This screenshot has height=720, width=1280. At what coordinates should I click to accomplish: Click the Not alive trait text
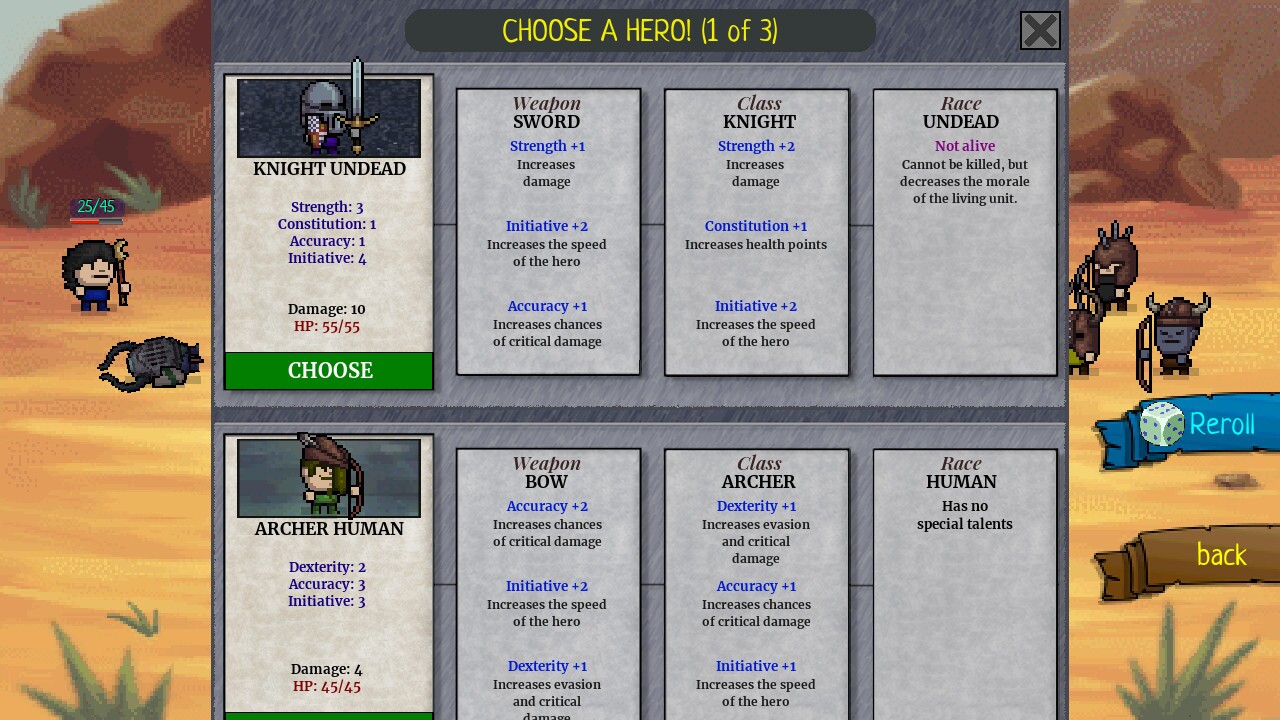[x=964, y=145]
